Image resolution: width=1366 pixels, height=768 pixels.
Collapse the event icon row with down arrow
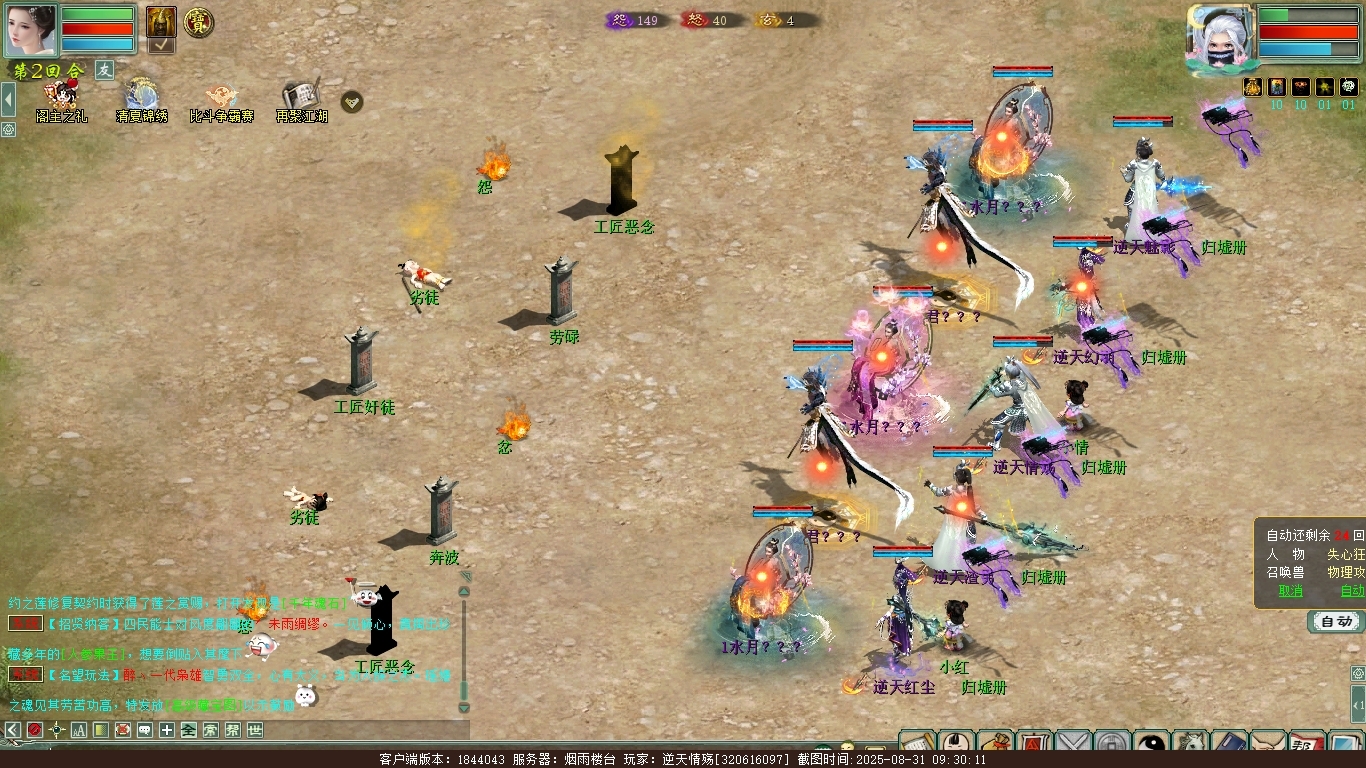tap(352, 102)
